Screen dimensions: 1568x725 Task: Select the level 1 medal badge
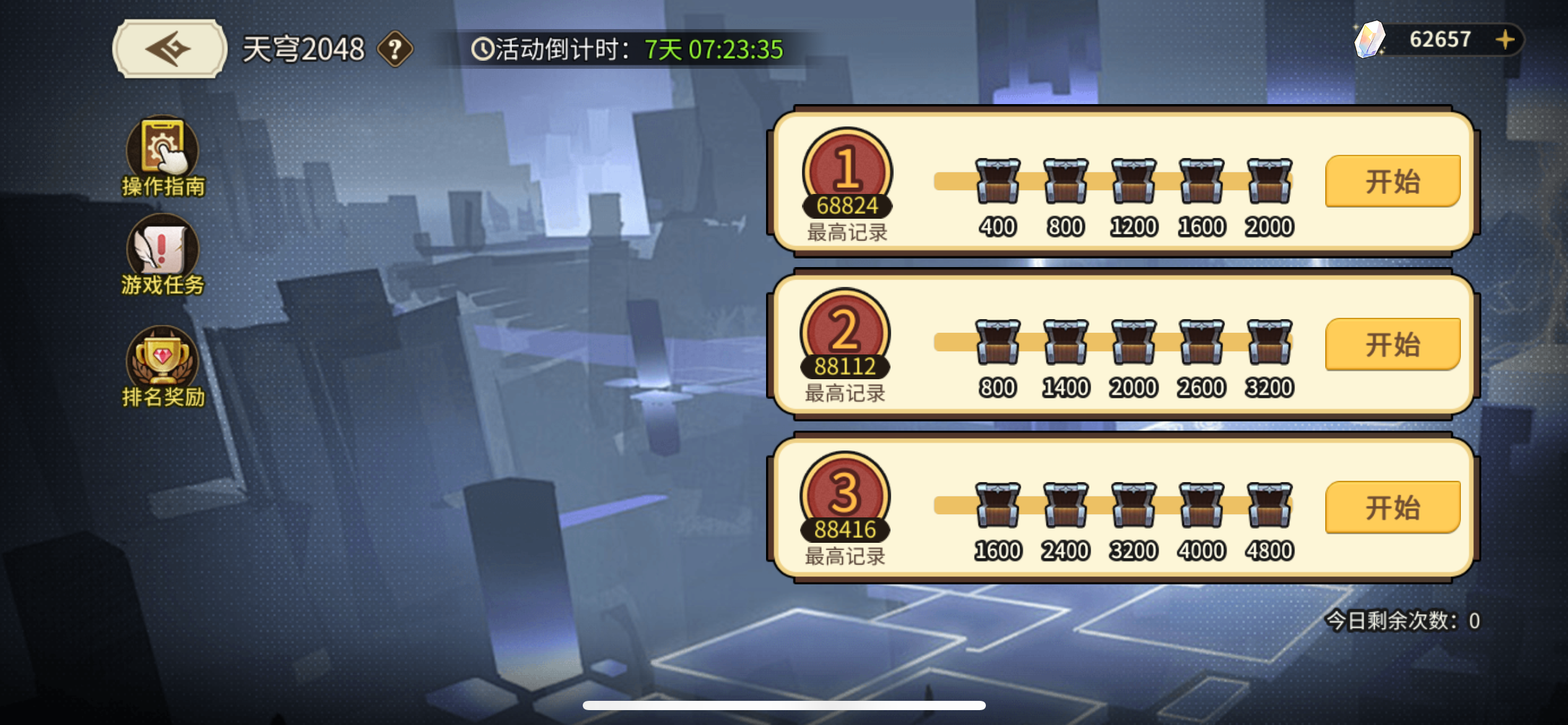[x=847, y=172]
